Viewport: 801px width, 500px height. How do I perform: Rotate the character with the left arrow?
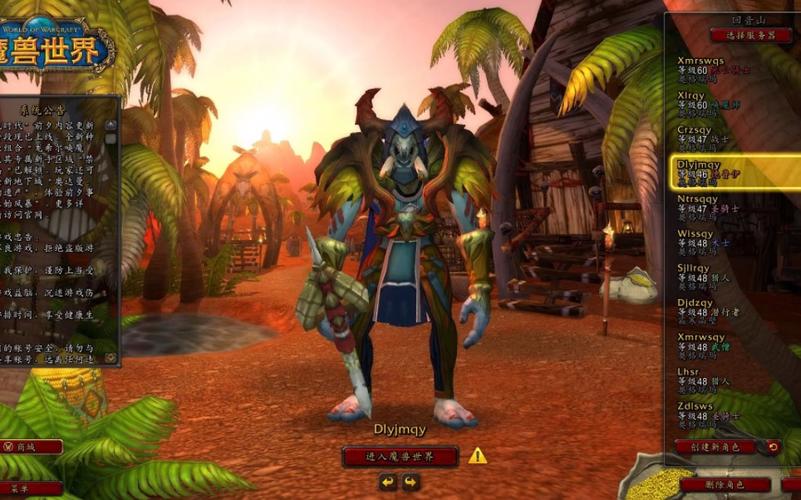point(388,482)
